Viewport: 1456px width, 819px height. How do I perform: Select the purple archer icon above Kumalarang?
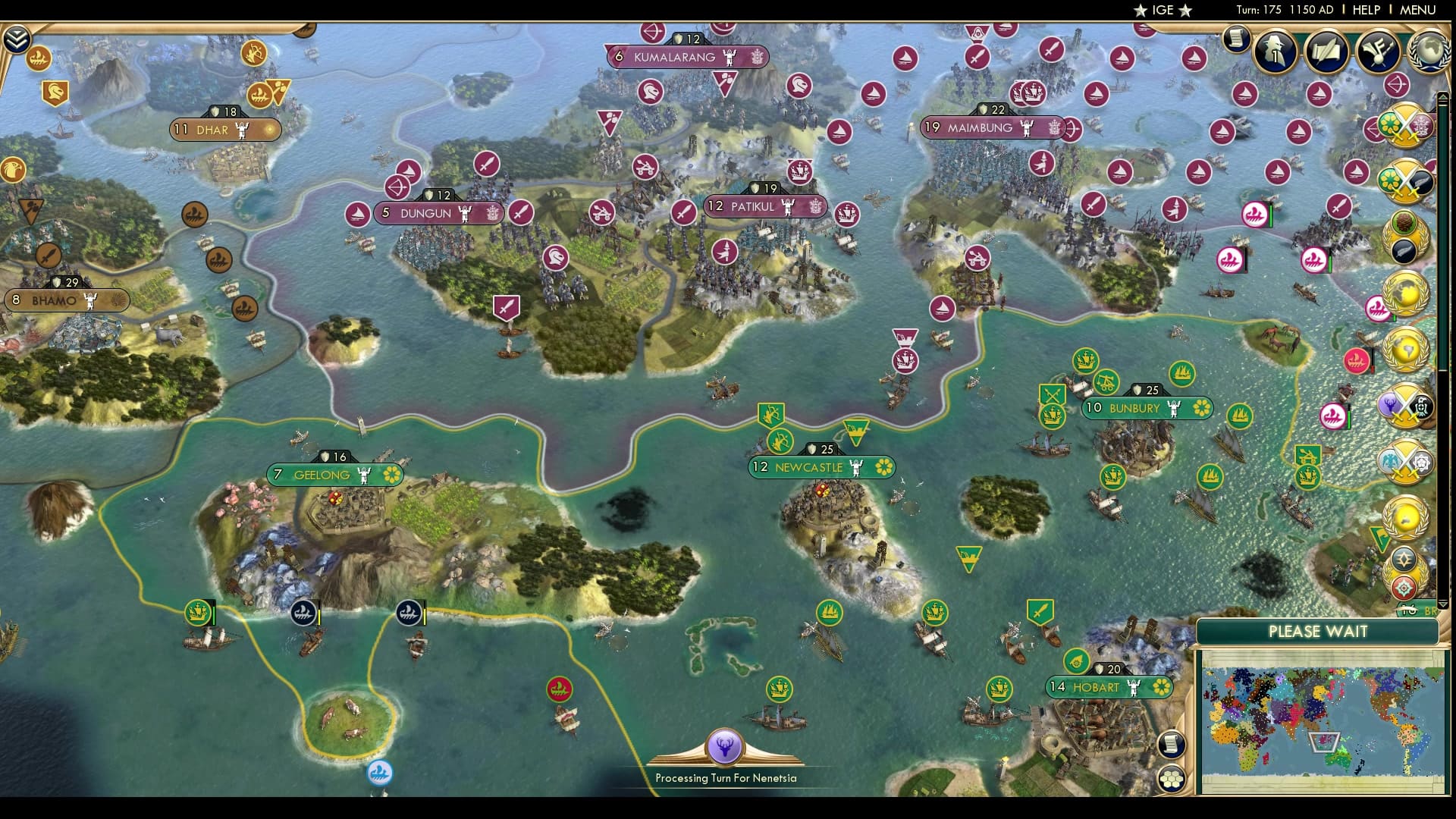point(651,33)
